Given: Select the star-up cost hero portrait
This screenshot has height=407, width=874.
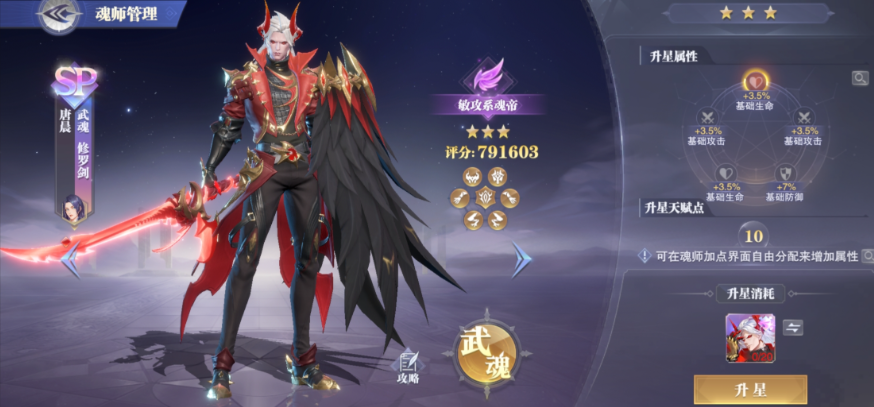Looking at the screenshot, I should coord(746,337).
